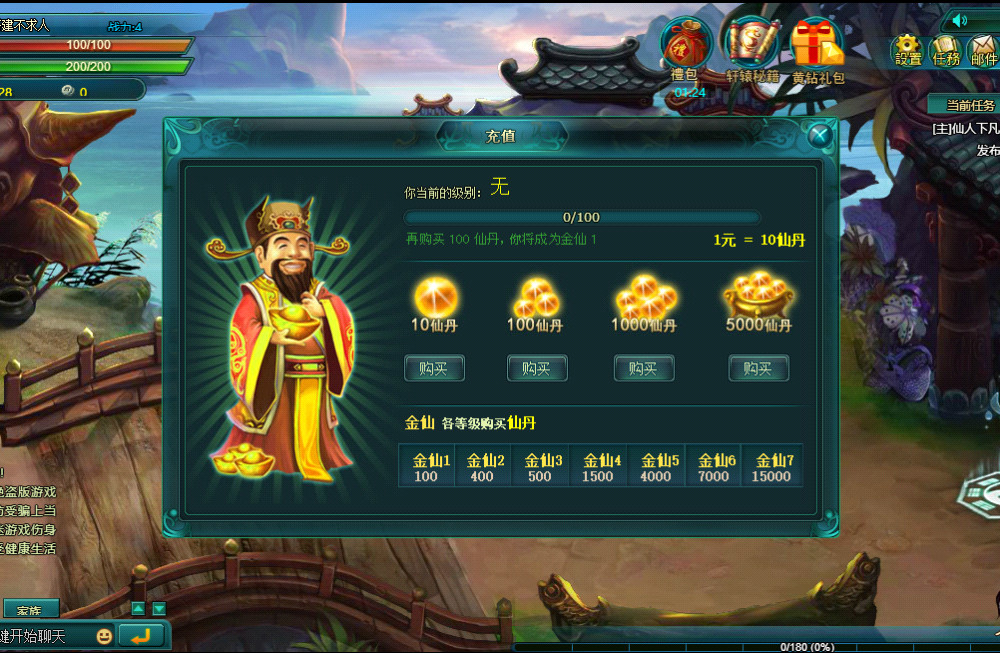
Task: Open the chat emoji smiley picker
Action: coord(104,635)
